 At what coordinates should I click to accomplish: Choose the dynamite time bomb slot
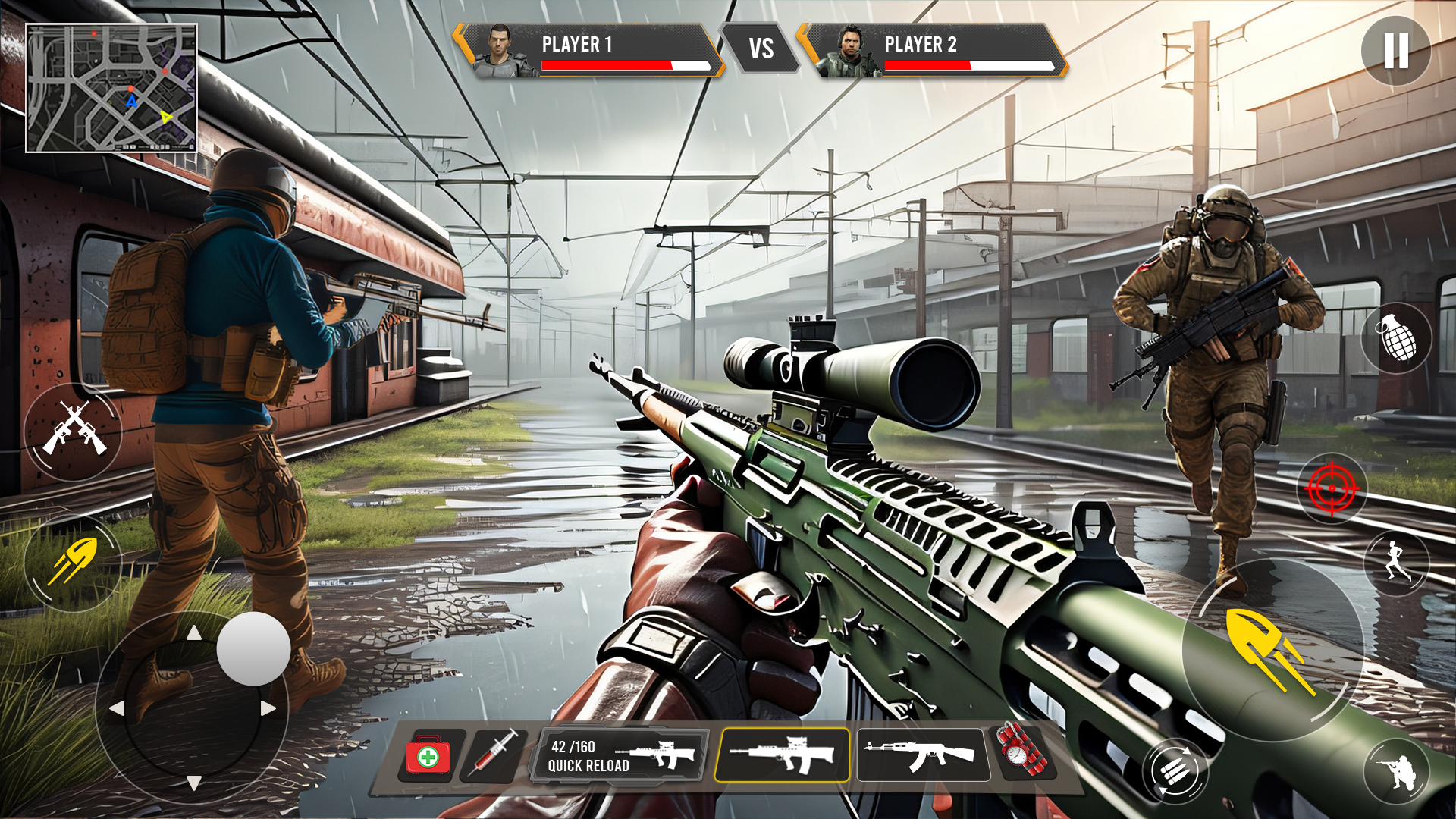[x=1021, y=751]
